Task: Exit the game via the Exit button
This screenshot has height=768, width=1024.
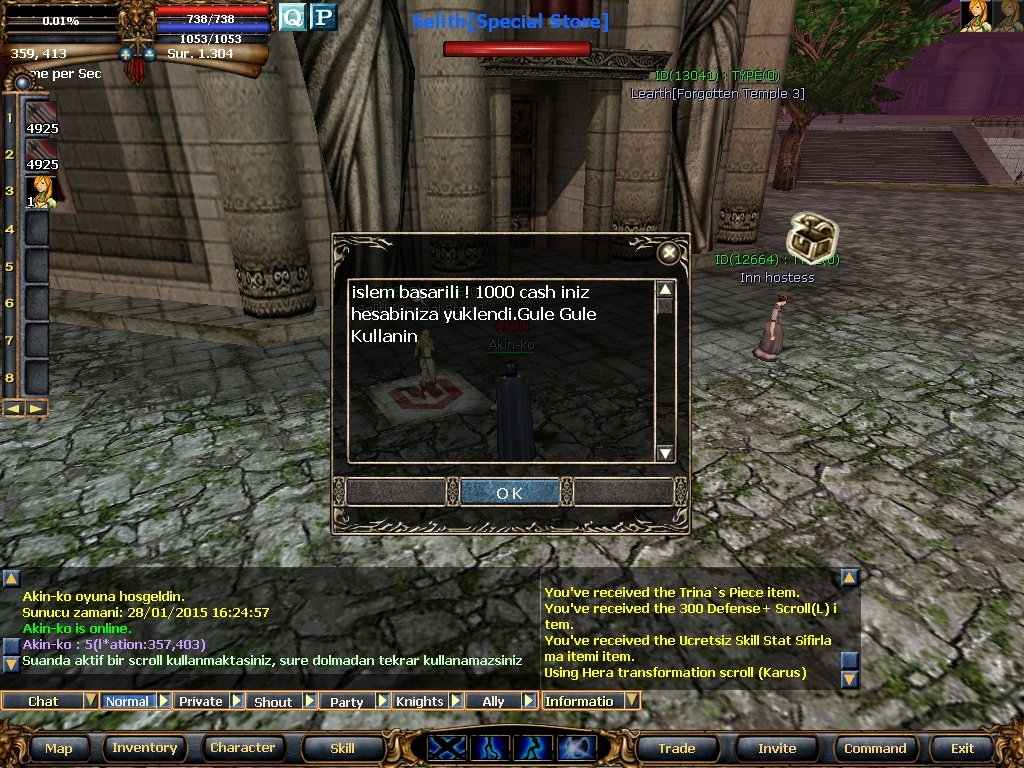Action: point(962,748)
